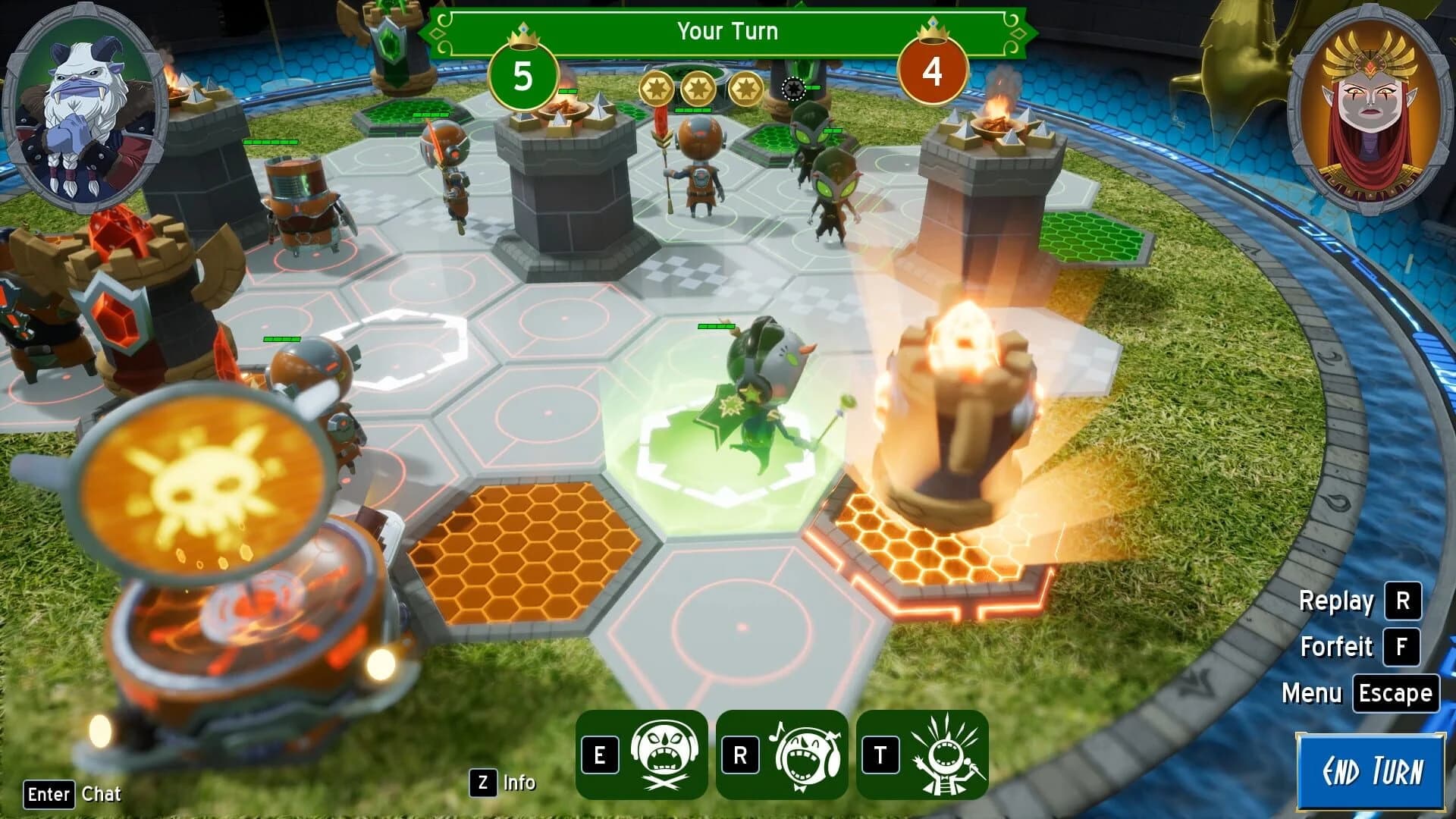Open the Menu via the Escape label
1456x819 pixels.
(x=1398, y=693)
